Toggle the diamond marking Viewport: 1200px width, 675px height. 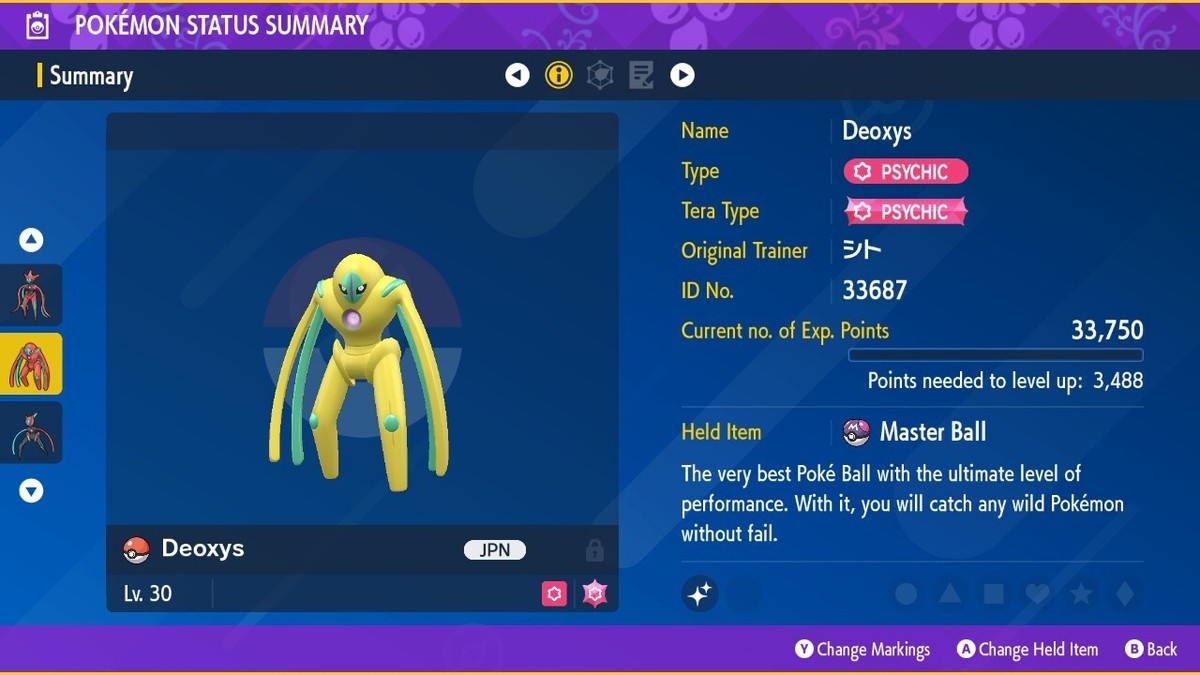pos(1125,594)
